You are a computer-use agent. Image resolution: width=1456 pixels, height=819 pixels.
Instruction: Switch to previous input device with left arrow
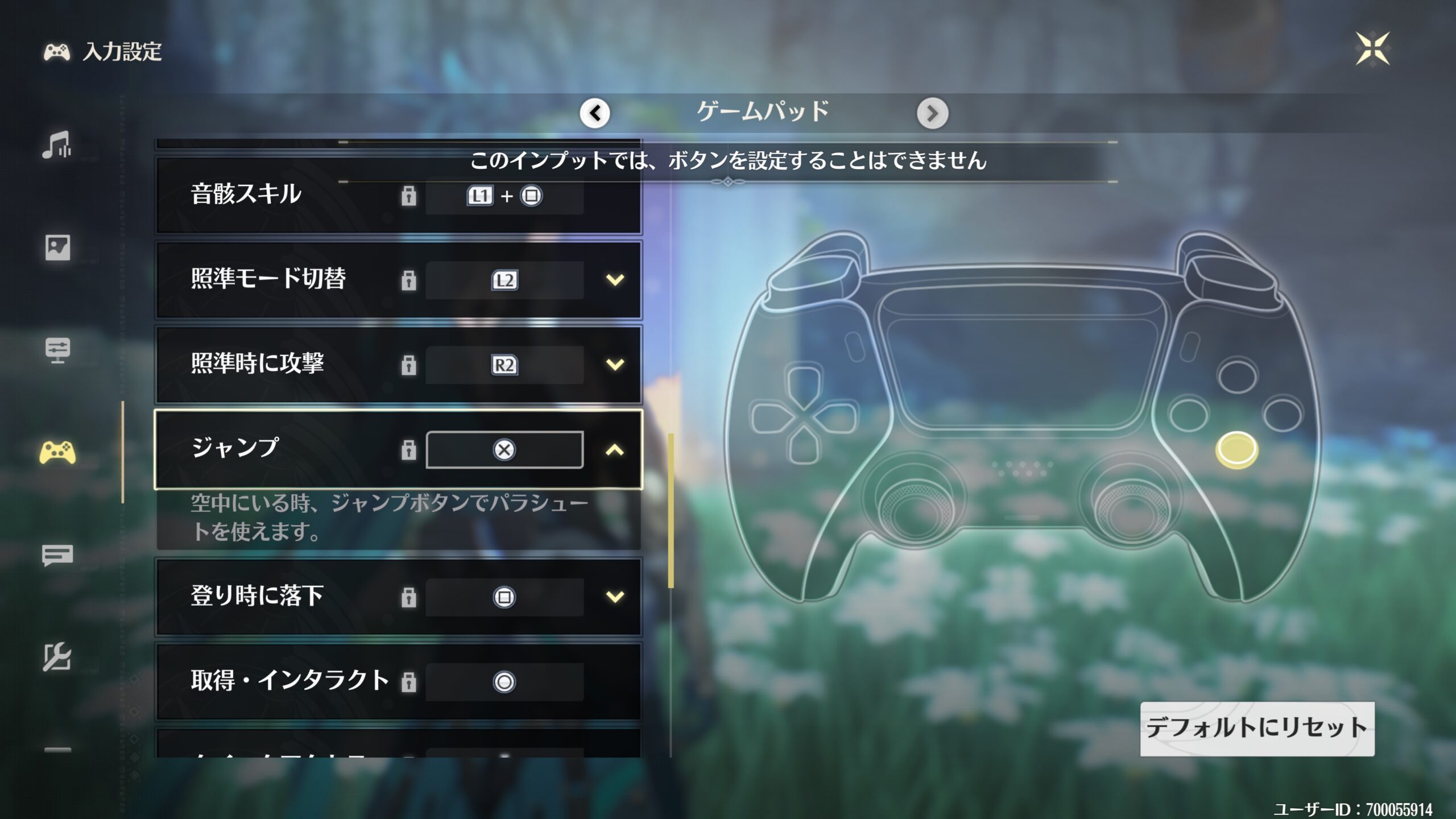(595, 113)
